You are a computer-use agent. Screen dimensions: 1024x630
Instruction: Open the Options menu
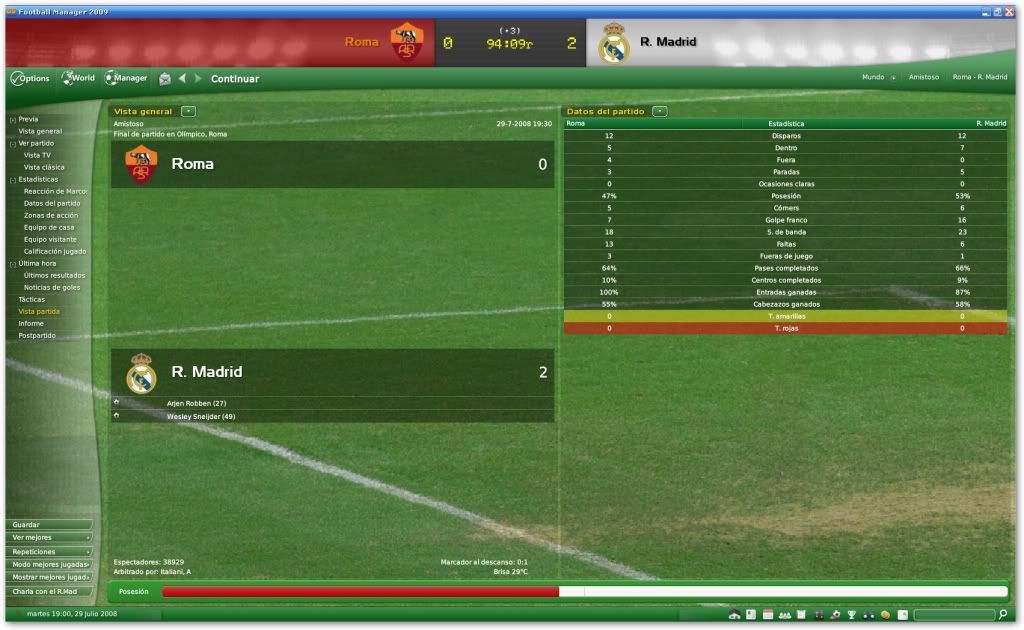(30, 78)
